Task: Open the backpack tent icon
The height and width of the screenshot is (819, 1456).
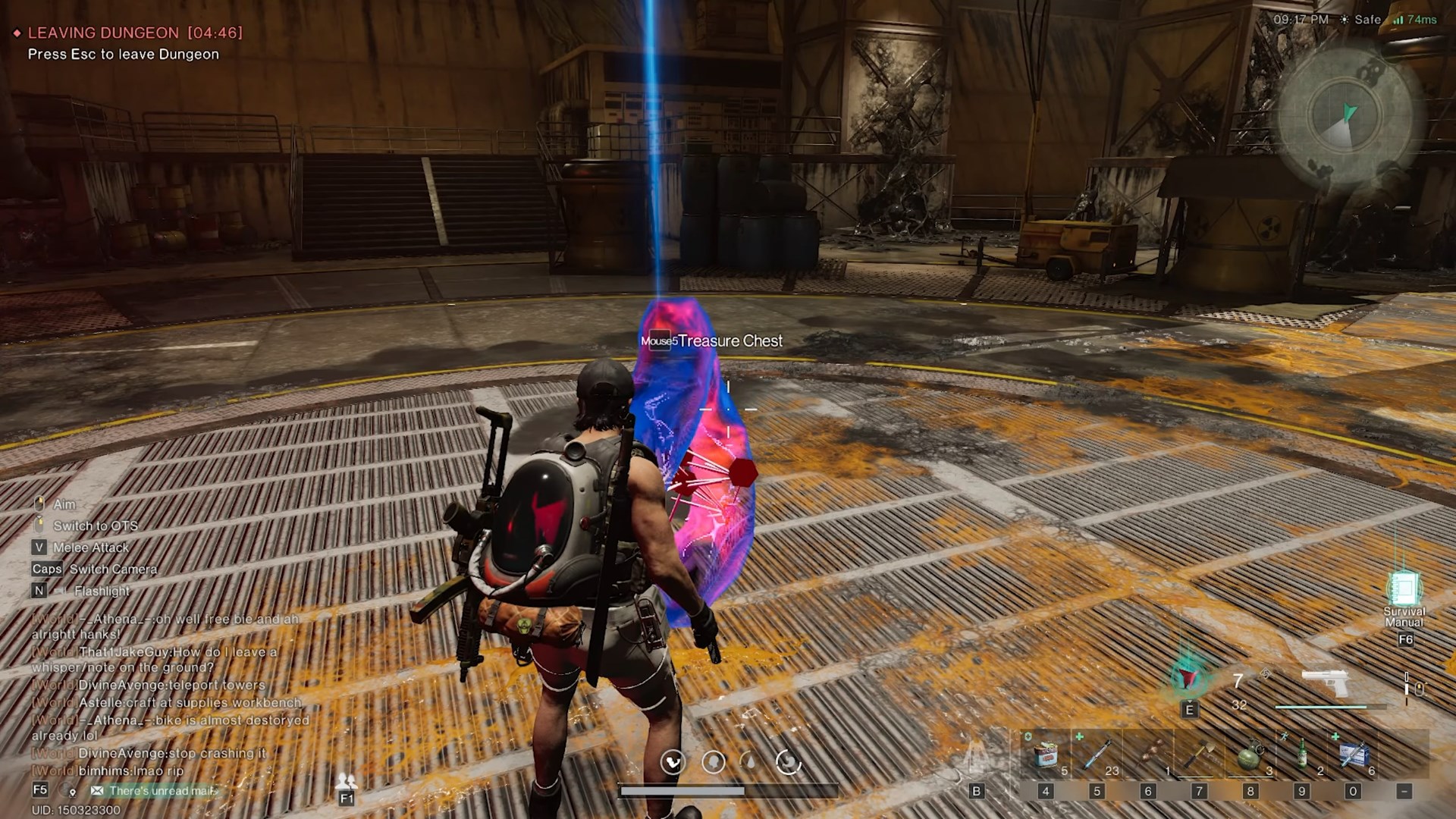Action: (977, 756)
